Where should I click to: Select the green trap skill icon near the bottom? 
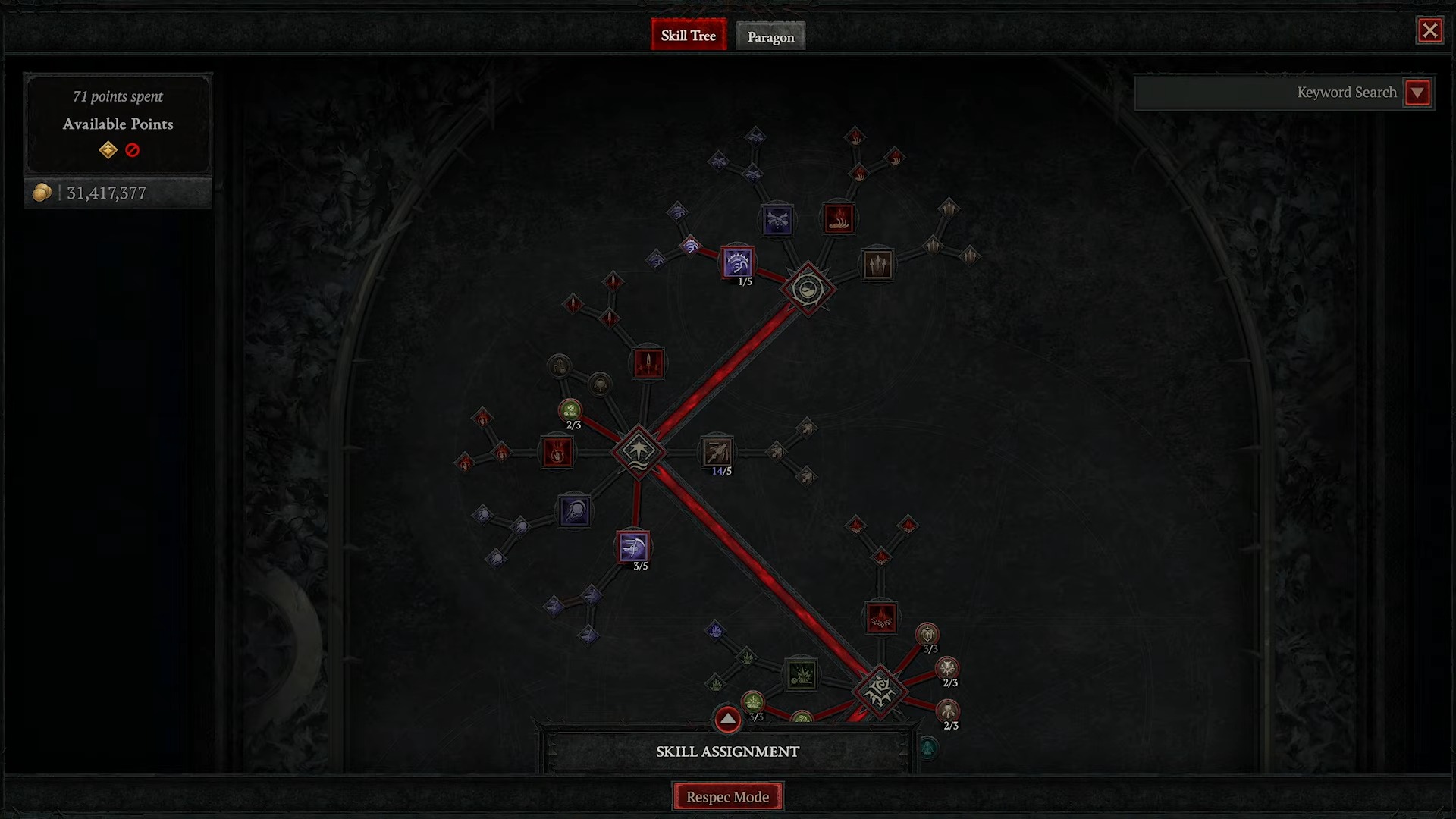[x=802, y=676]
